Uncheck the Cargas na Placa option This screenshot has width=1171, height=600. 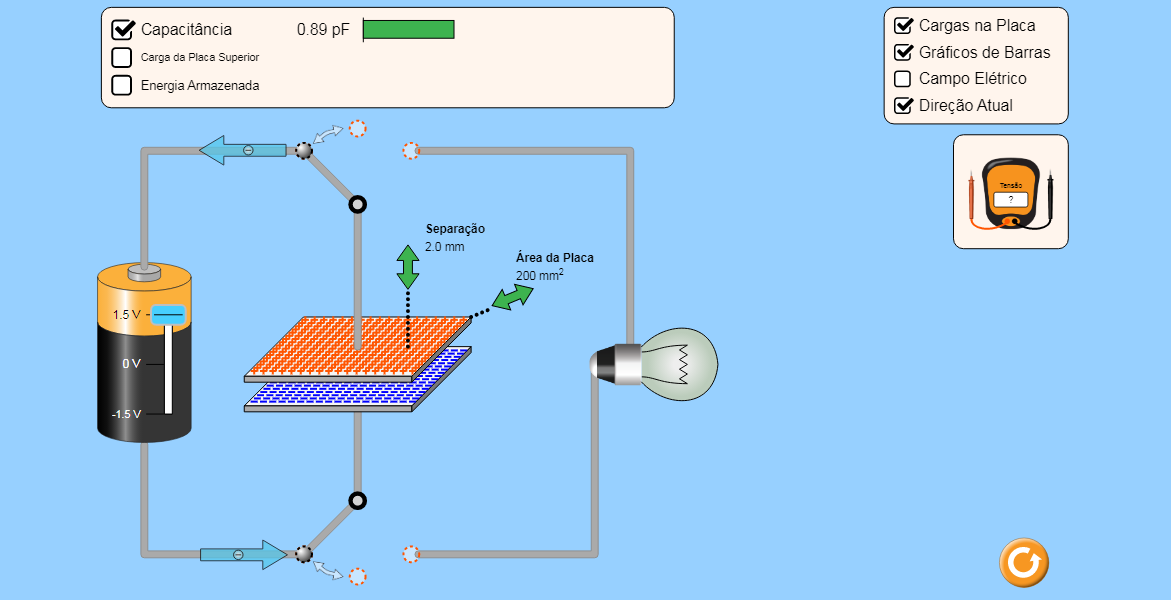click(x=904, y=25)
